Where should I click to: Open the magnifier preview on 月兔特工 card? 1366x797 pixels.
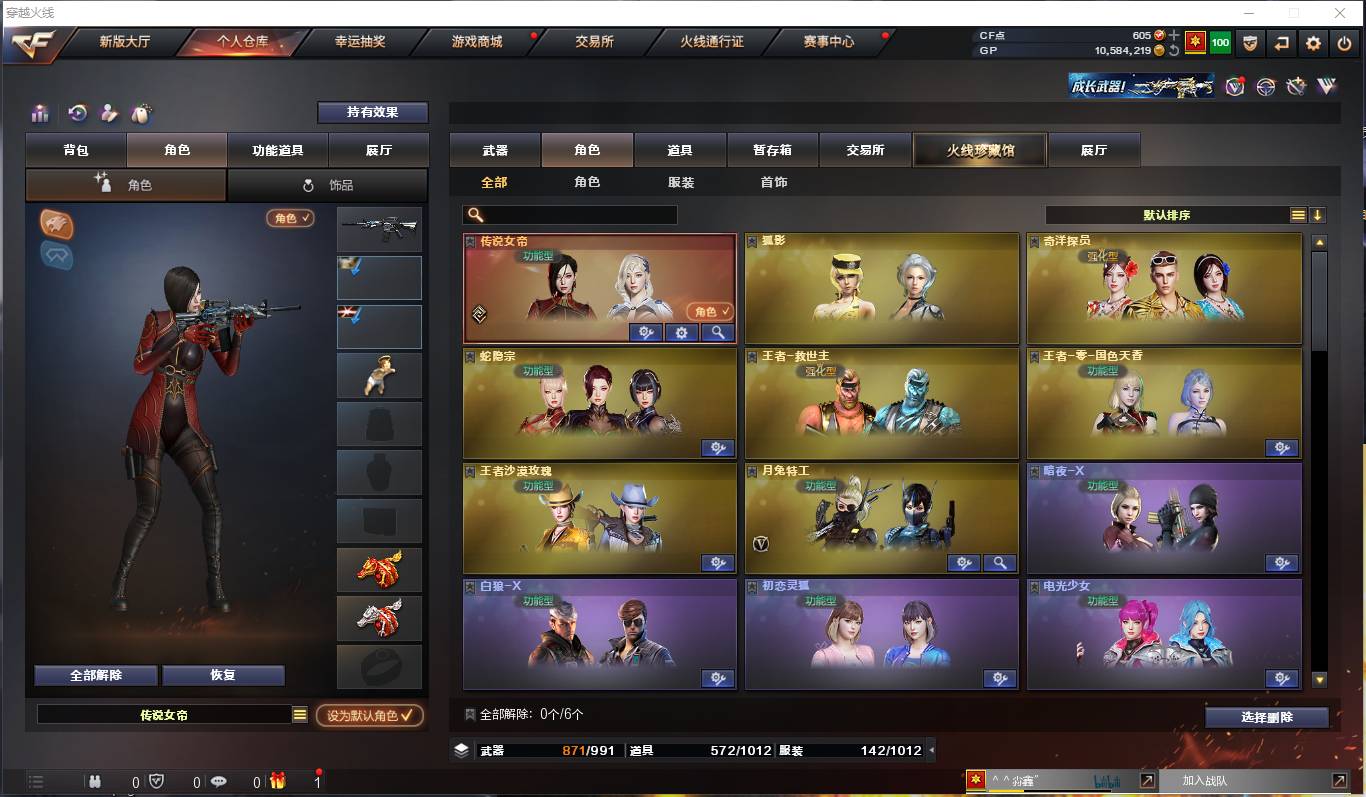point(1001,563)
